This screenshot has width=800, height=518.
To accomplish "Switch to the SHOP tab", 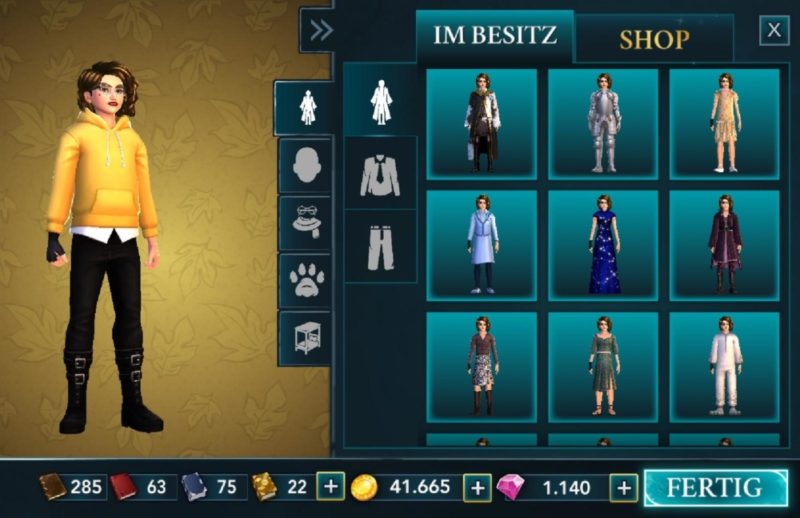I will point(654,40).
